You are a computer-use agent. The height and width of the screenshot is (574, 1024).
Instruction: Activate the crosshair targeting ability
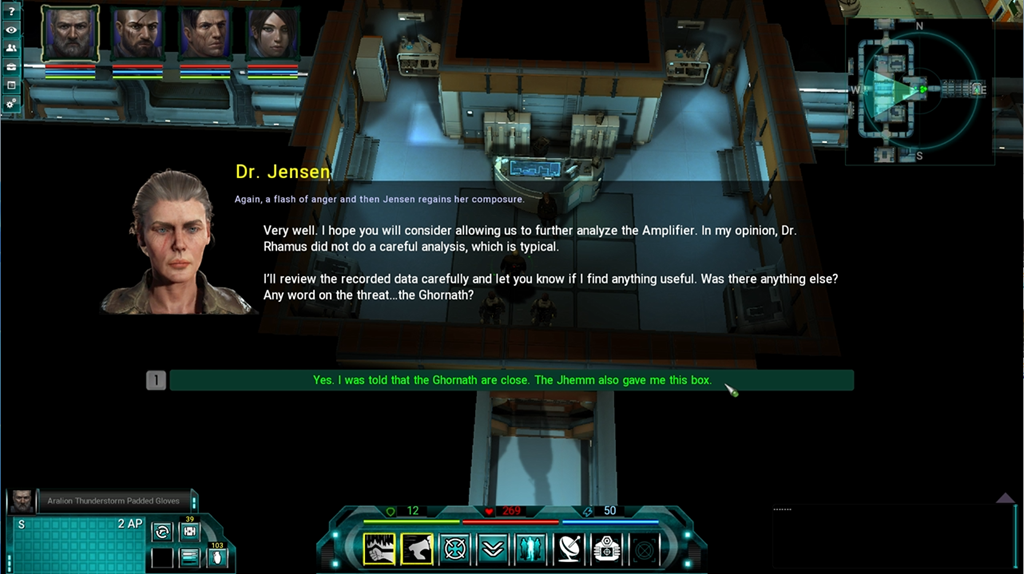coord(455,548)
